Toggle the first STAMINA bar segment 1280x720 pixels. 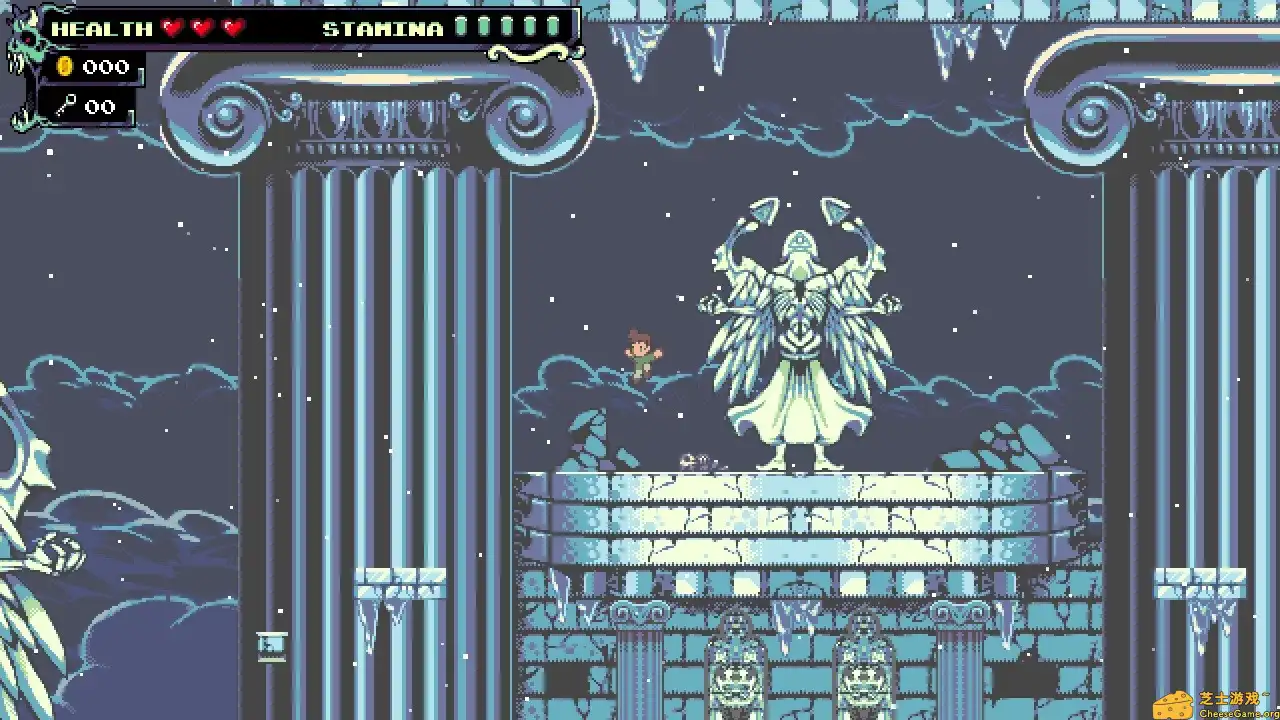(460, 28)
